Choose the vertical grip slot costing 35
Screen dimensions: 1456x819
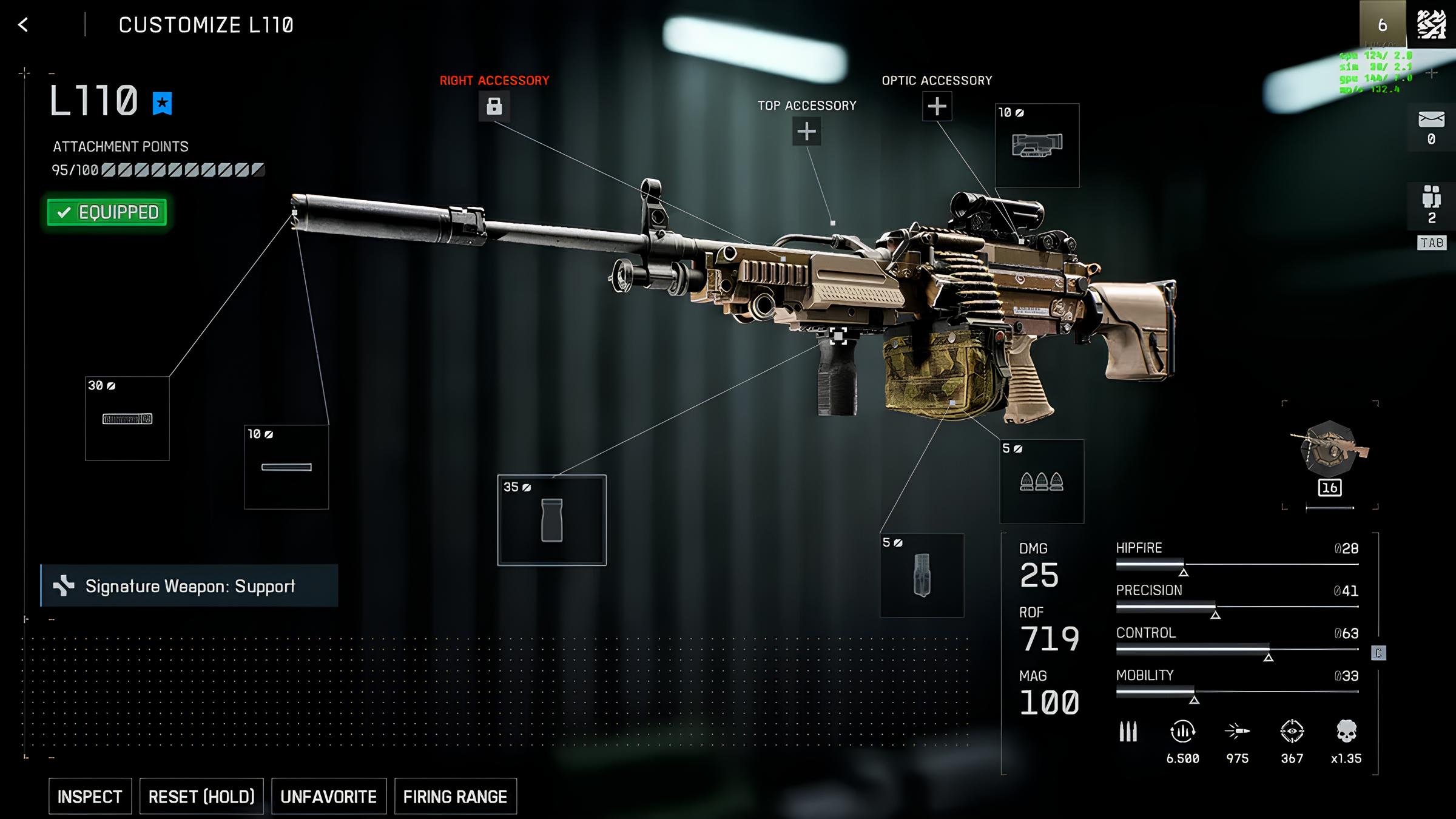pos(551,520)
